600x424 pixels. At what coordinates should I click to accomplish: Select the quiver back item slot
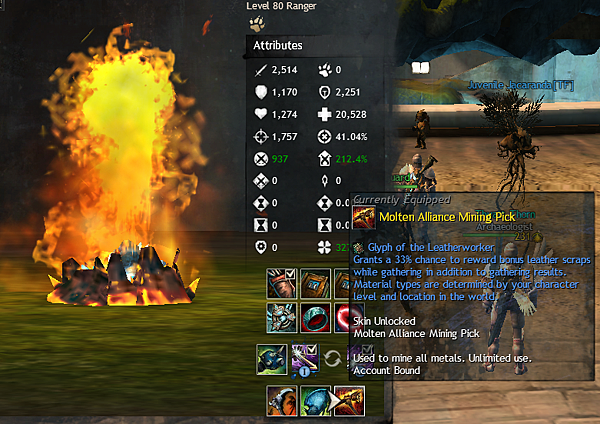pyautogui.click(x=281, y=284)
